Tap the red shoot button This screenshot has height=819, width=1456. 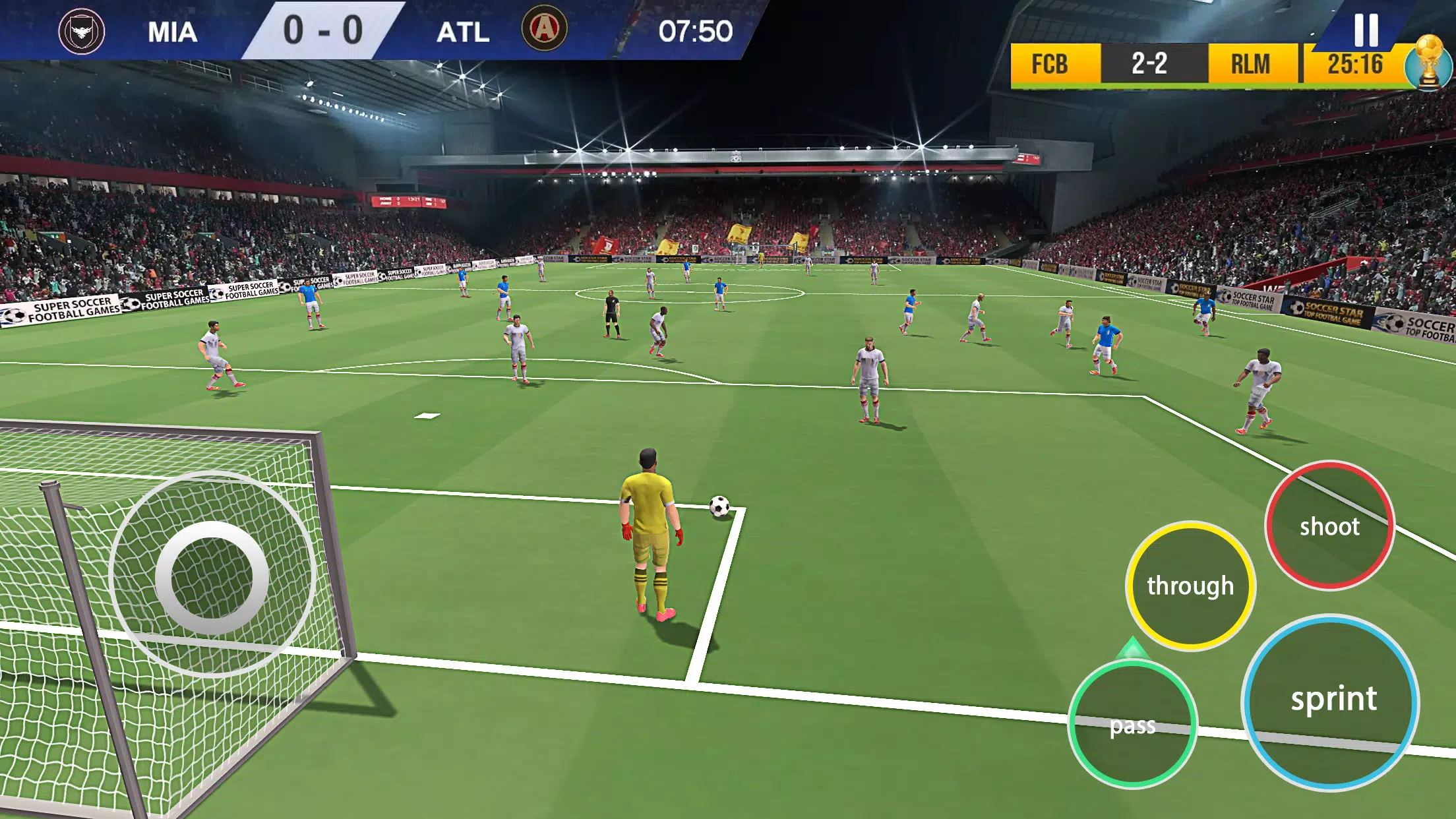[1329, 526]
